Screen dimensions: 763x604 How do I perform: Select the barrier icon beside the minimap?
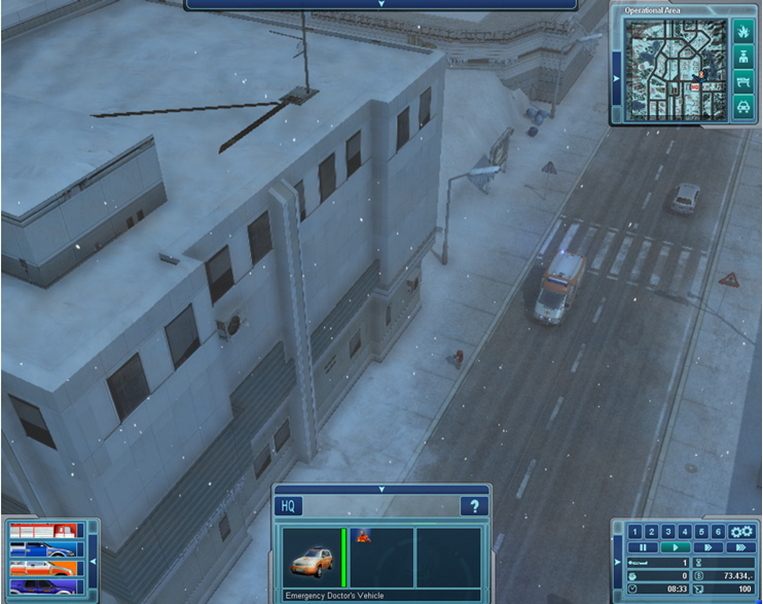[x=741, y=82]
